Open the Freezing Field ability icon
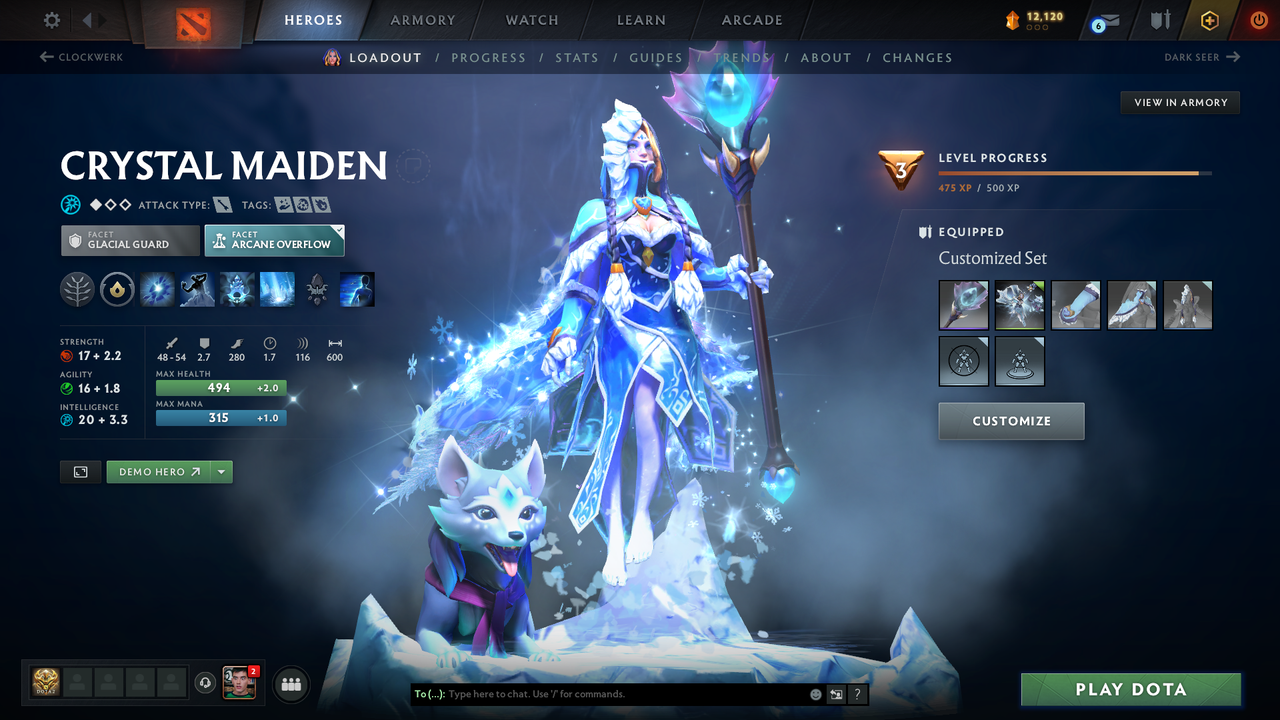 277,289
